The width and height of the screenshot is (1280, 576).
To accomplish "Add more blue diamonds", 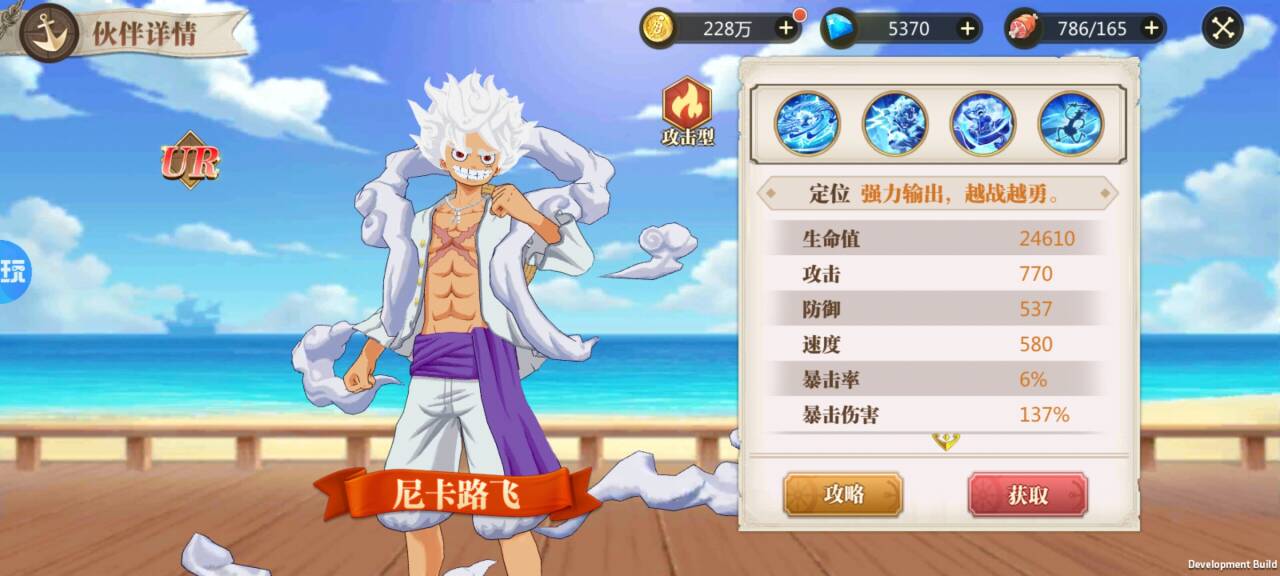I will click(967, 28).
